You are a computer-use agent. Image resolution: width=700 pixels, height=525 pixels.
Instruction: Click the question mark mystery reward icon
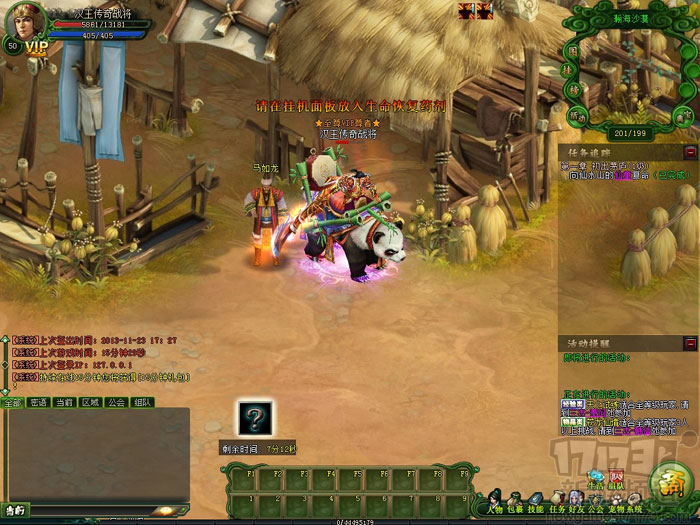(x=253, y=418)
